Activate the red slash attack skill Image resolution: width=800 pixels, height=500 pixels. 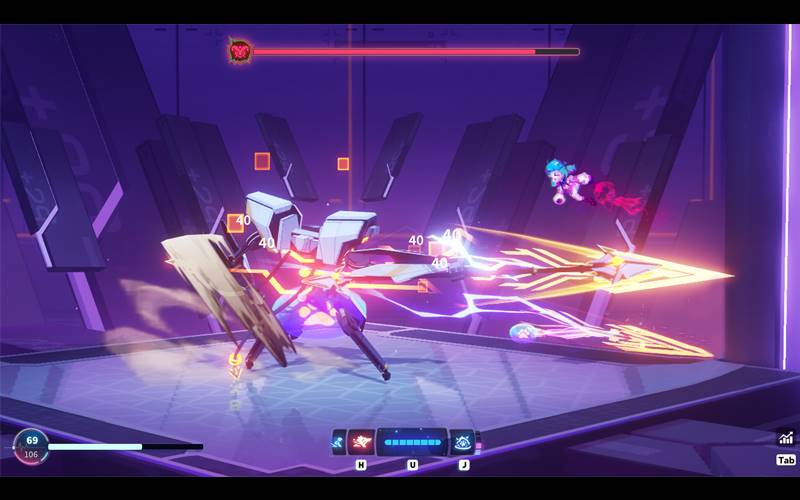click(x=361, y=441)
